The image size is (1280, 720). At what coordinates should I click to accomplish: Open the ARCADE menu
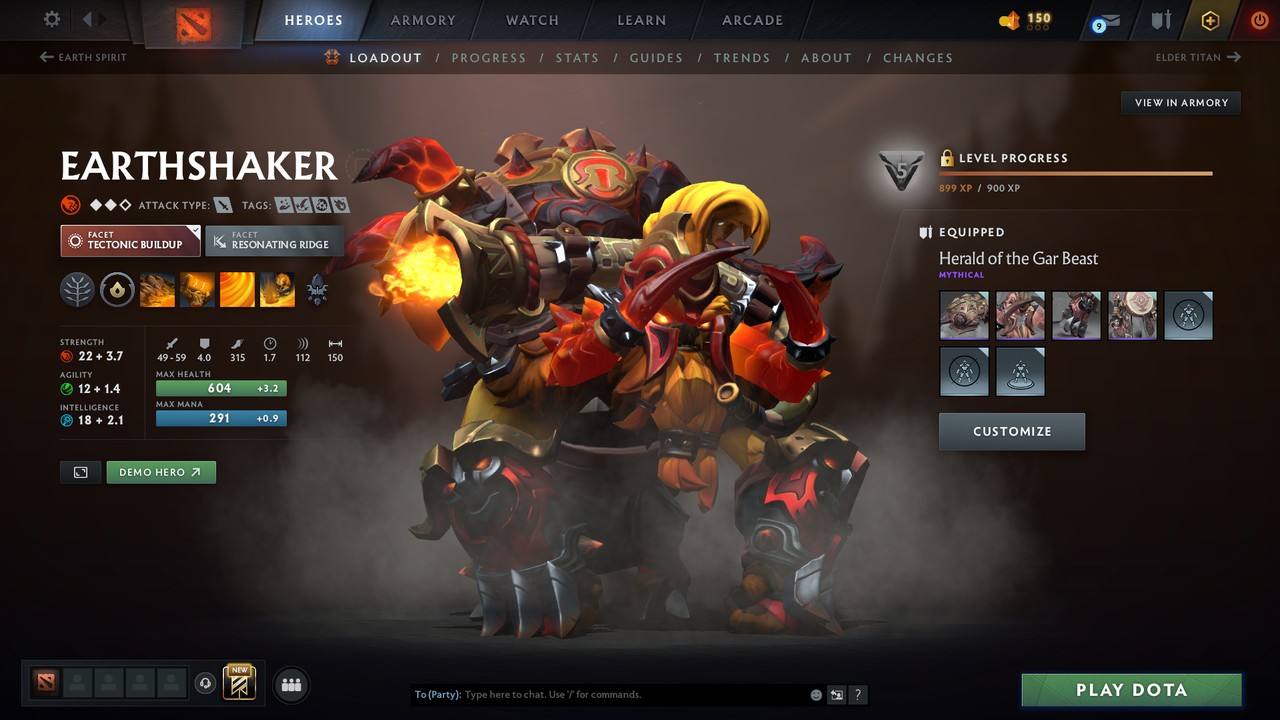(751, 20)
